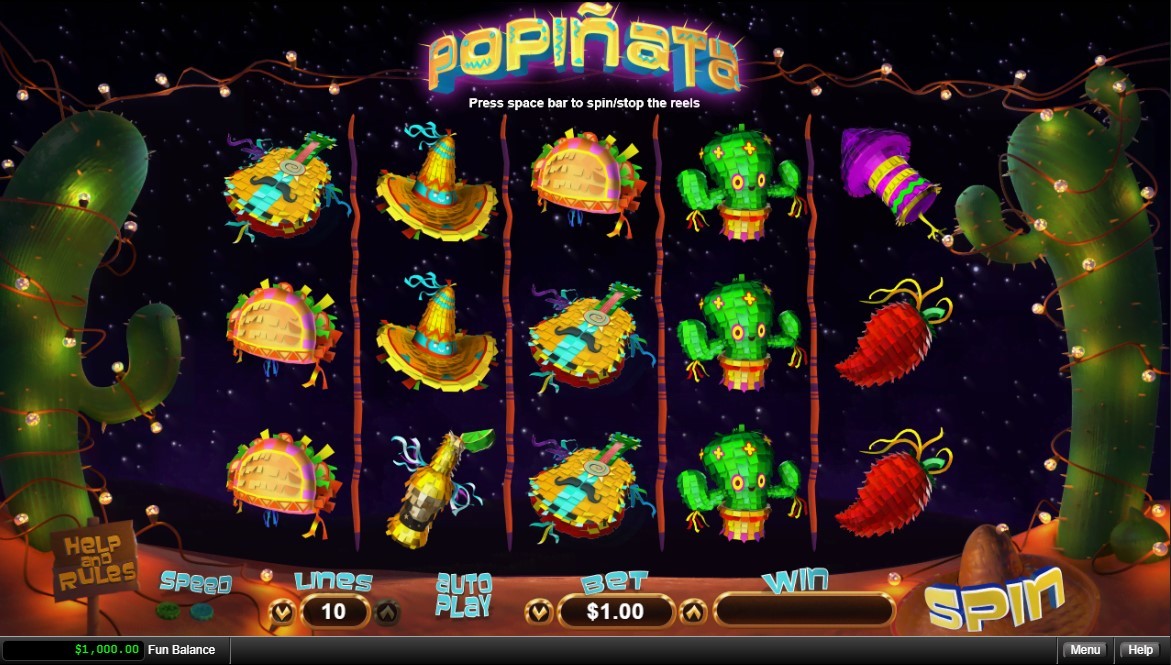Open the Help and Rules sign
The height and width of the screenshot is (665, 1171).
95,560
